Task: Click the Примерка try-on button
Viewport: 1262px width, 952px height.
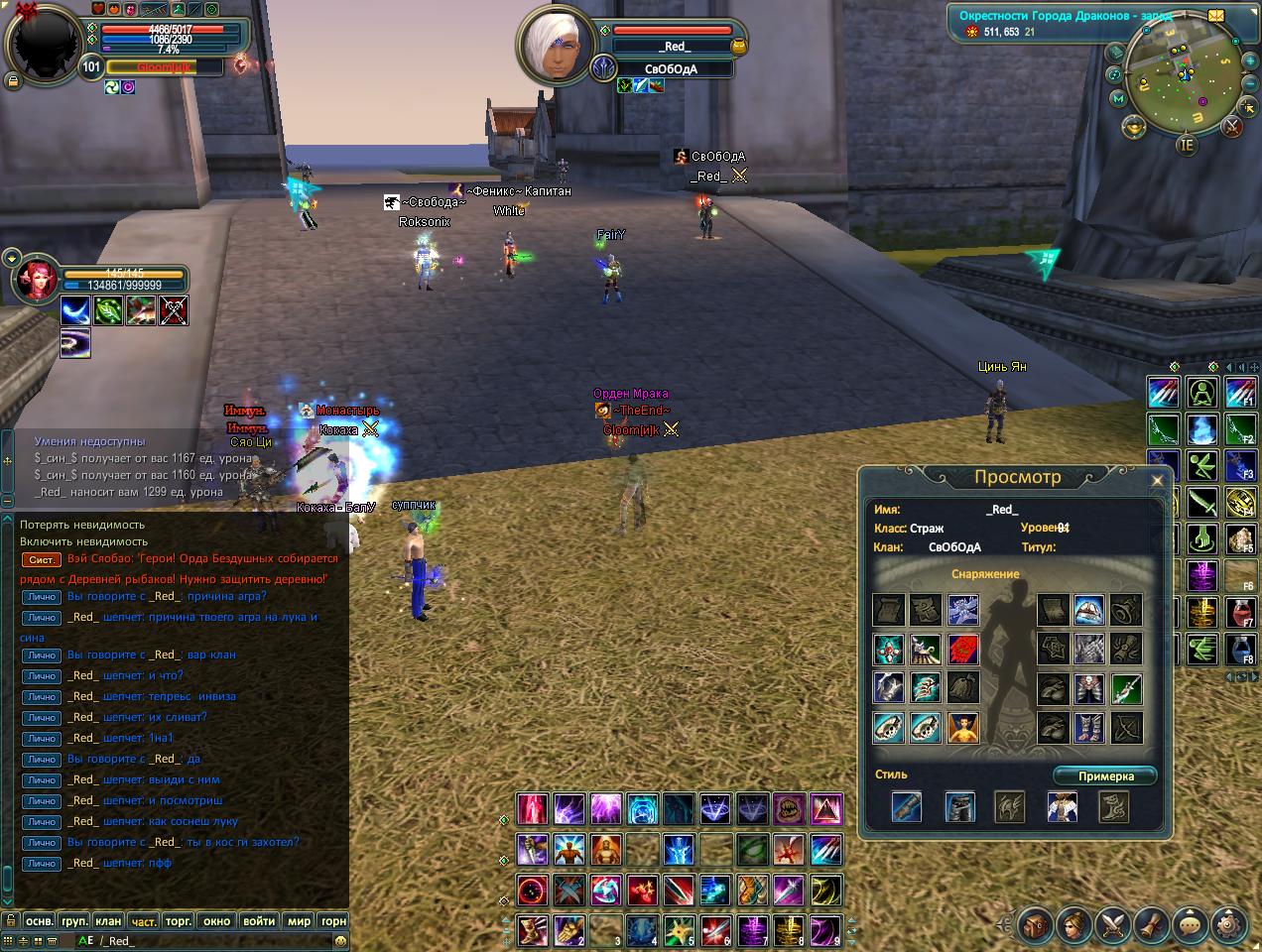Action: click(1105, 776)
